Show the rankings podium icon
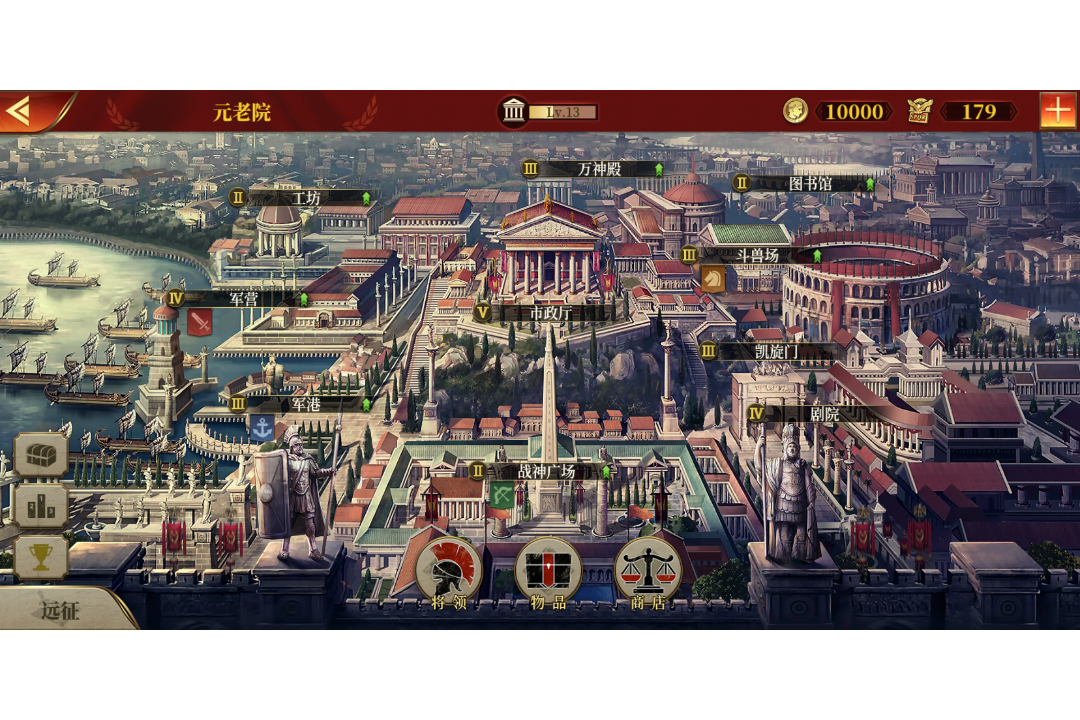The width and height of the screenshot is (1080, 720). [41, 507]
